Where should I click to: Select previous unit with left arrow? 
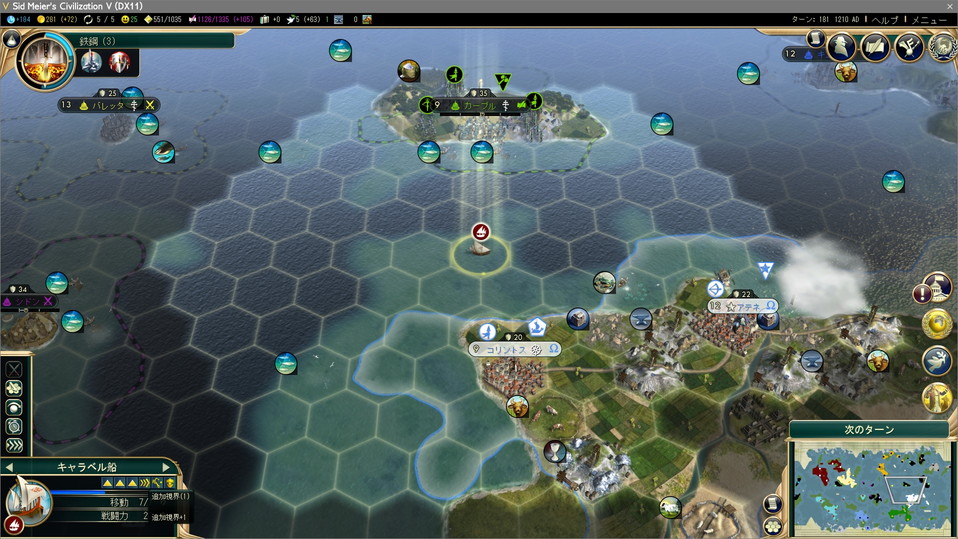coord(9,467)
